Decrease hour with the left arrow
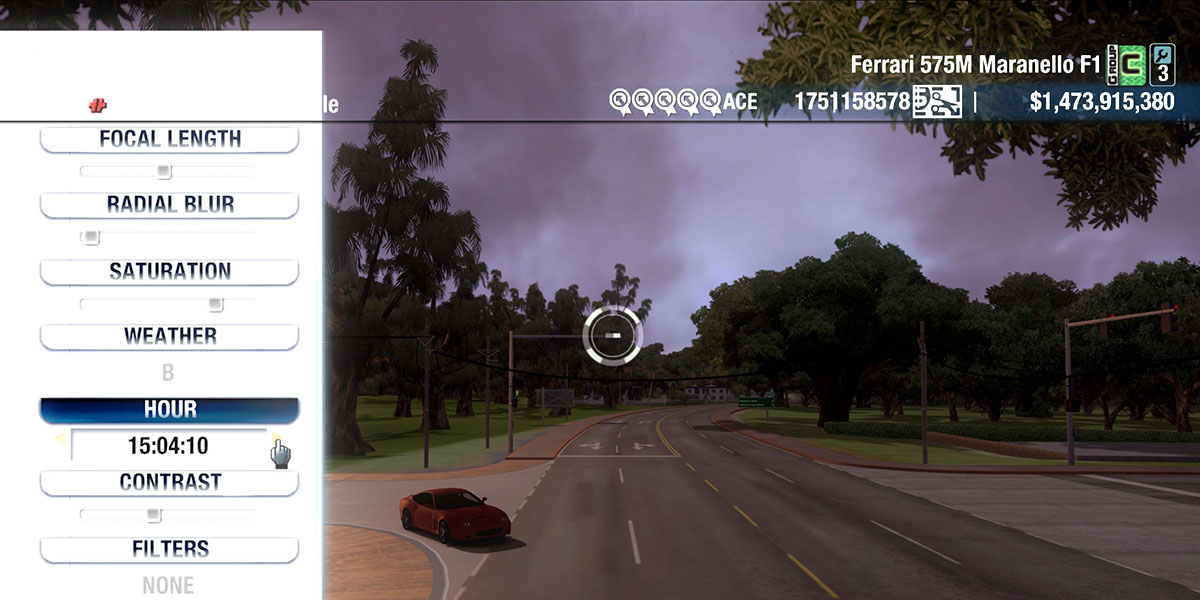This screenshot has height=600, width=1200. click(x=60, y=438)
